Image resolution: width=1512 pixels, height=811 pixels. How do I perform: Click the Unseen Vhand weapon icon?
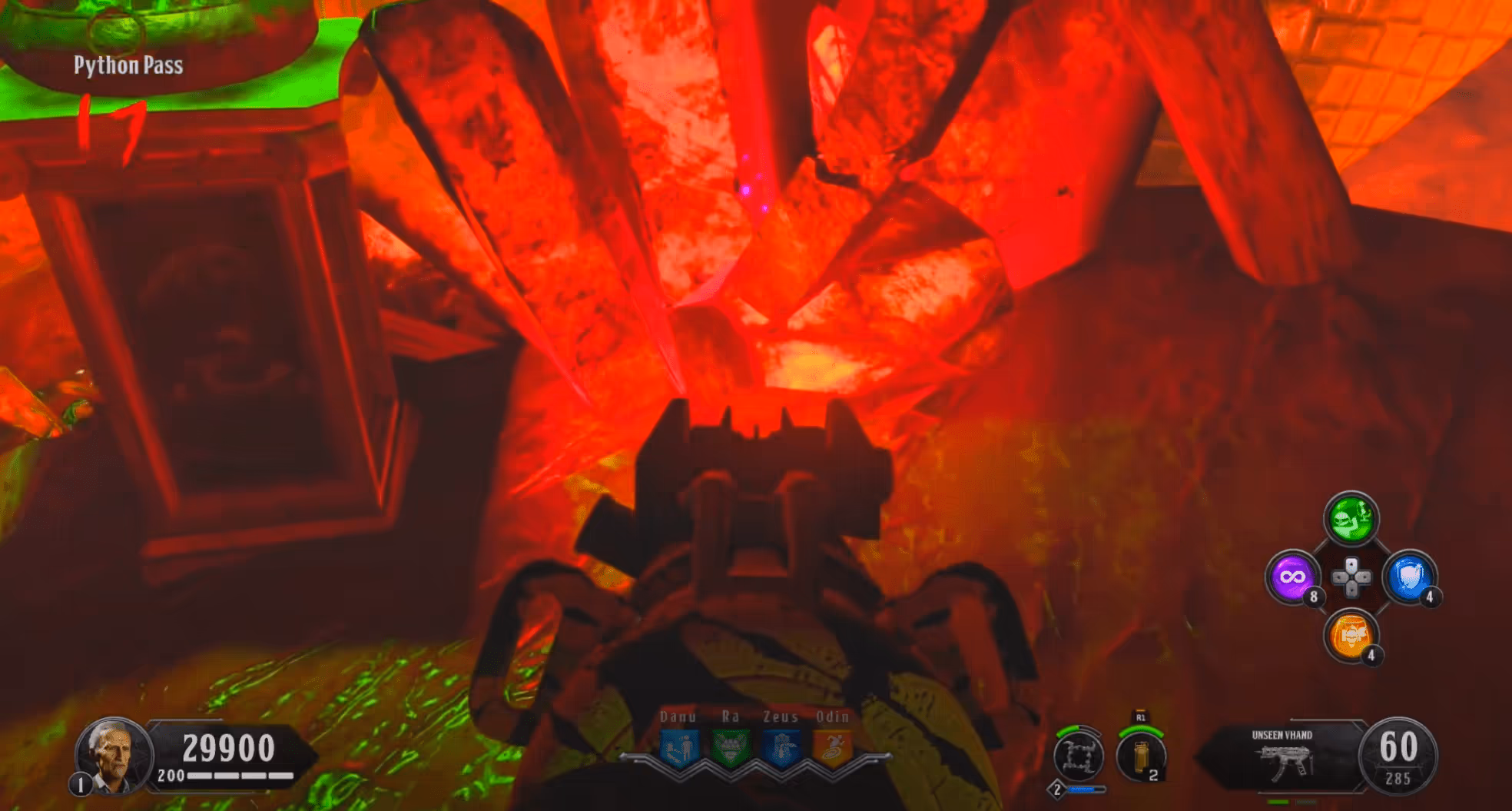[1285, 761]
